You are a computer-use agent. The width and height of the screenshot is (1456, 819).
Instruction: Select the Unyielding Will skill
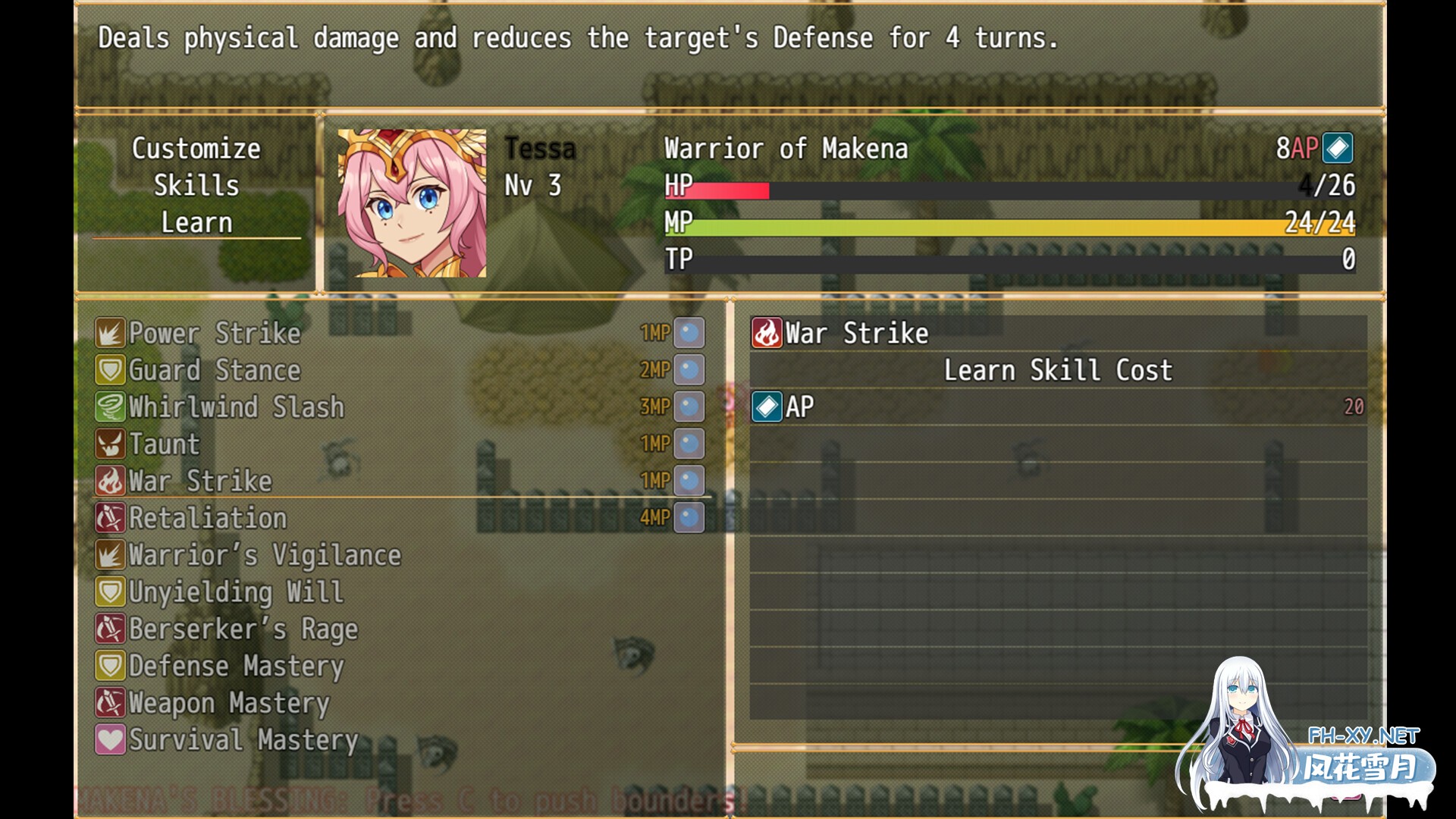tap(236, 592)
